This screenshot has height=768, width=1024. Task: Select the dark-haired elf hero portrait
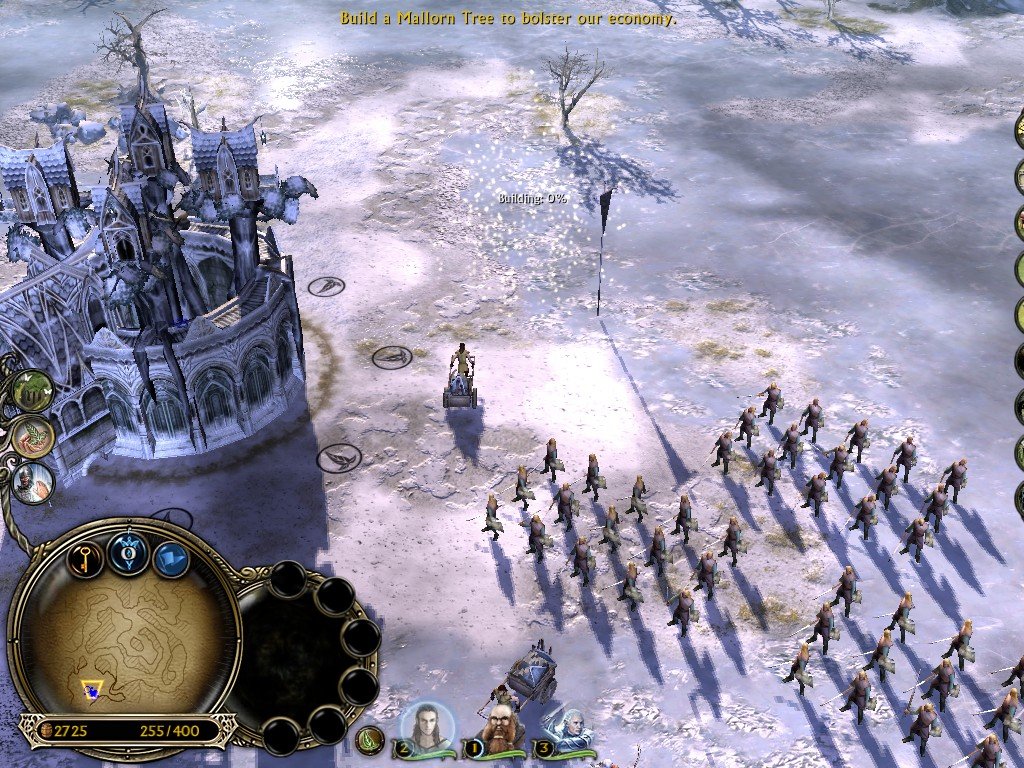424,727
